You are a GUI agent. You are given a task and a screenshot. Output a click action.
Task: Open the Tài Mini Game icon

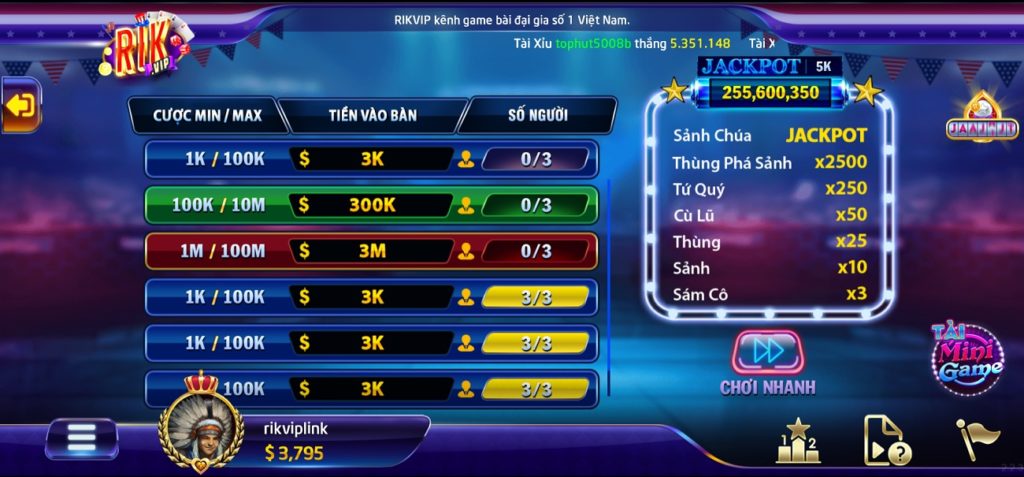967,357
